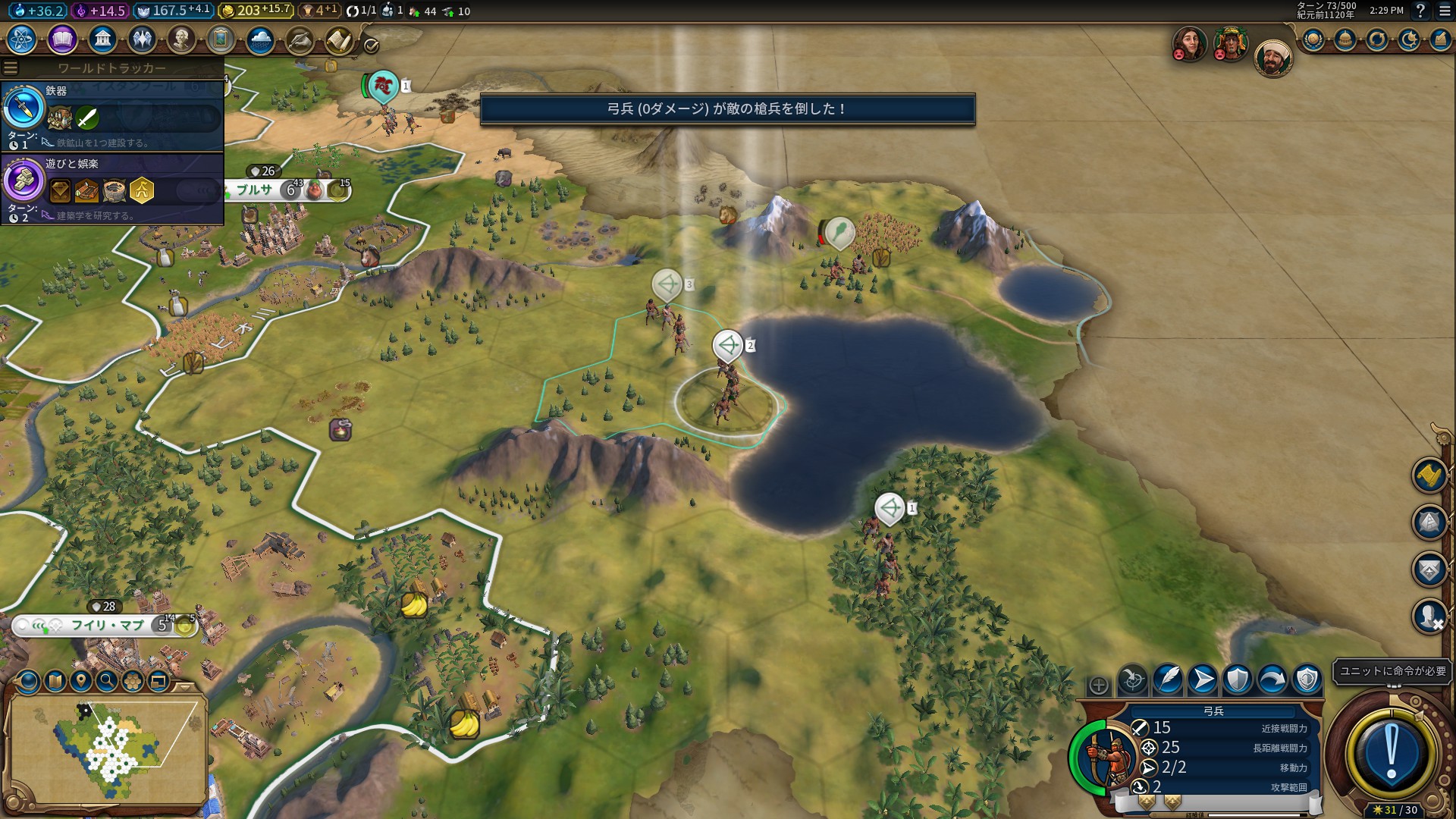The image size is (1456, 819).
Task: Select the 遊びと娯楽 civic entry in tracker
Action: click(x=112, y=188)
